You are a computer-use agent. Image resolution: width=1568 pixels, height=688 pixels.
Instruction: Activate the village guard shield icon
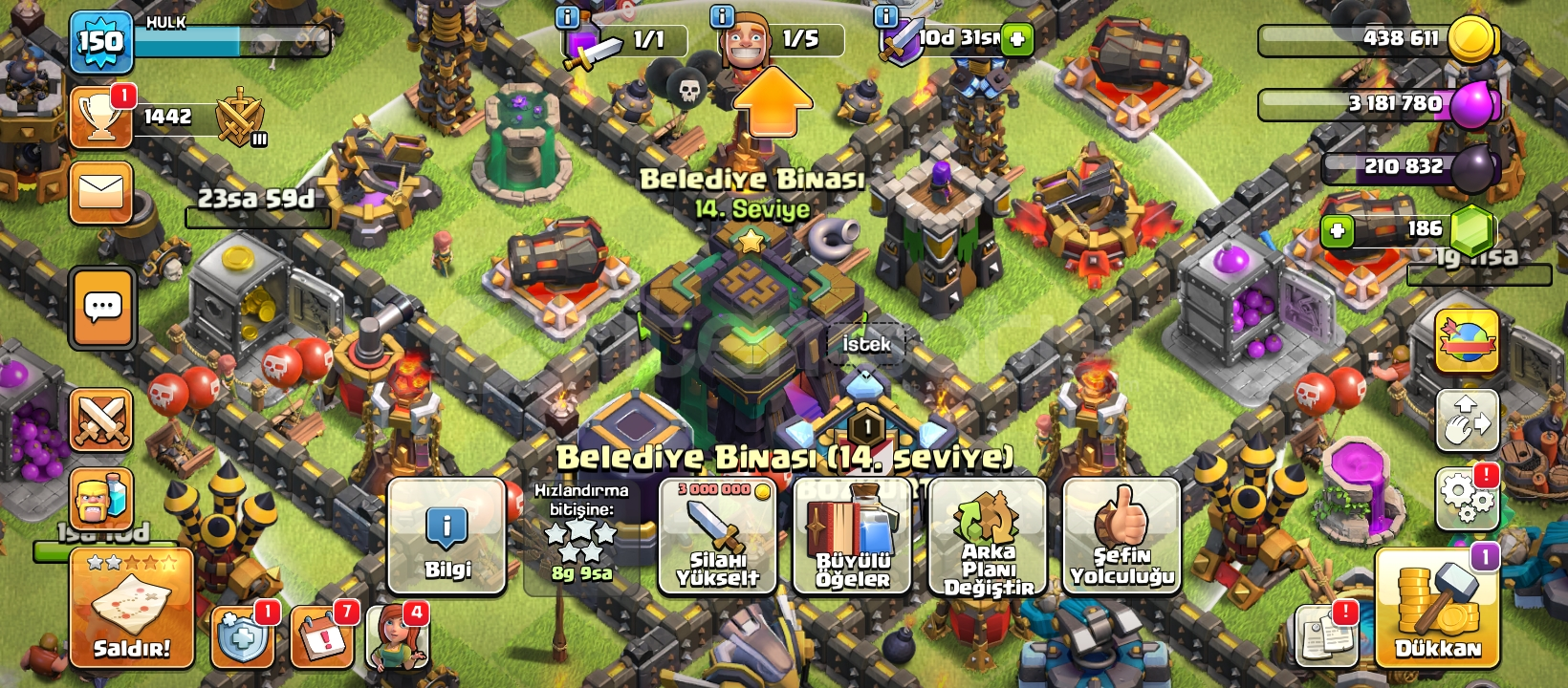coord(242,636)
